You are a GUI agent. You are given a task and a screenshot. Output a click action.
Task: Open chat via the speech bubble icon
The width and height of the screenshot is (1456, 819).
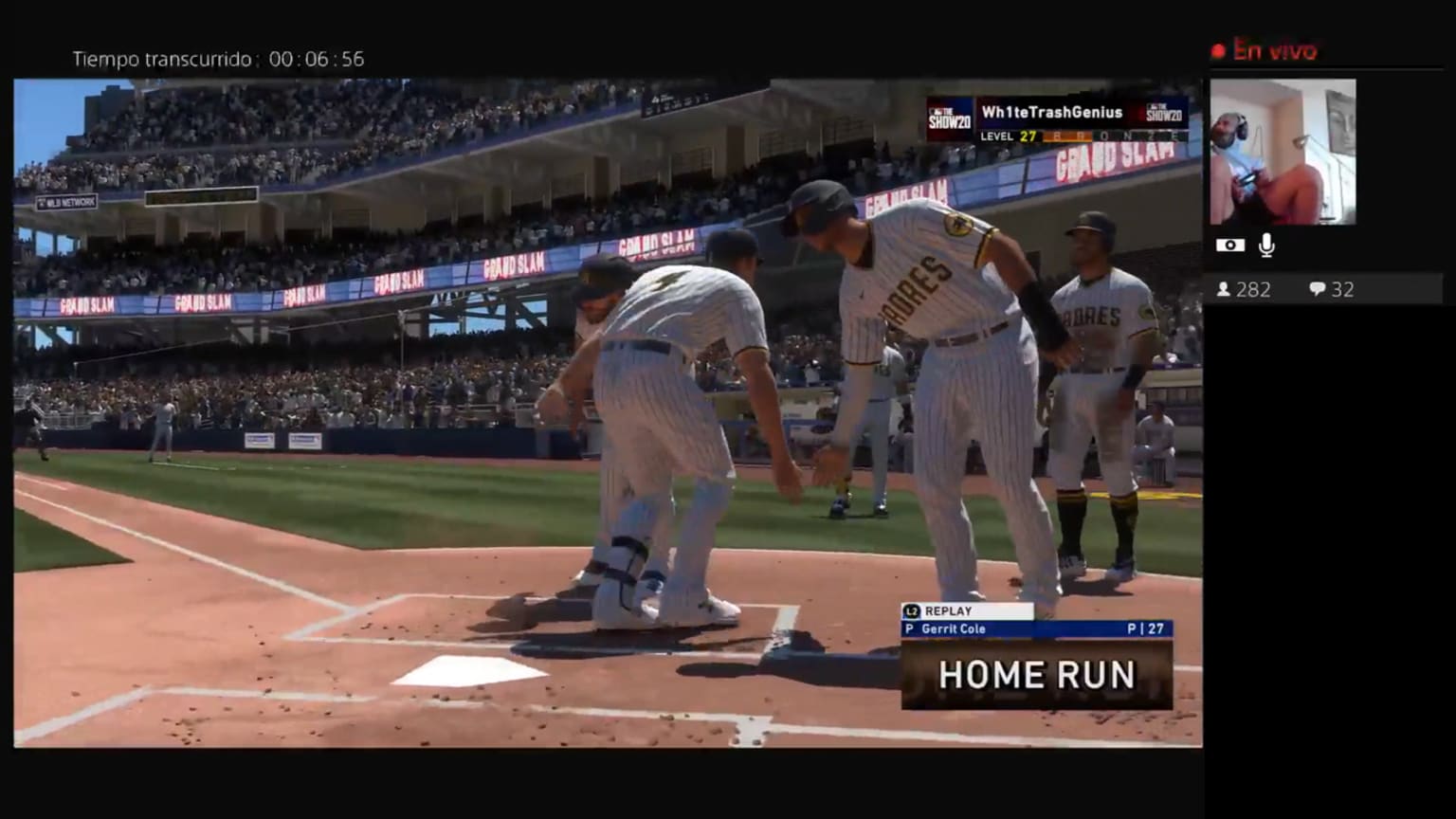(1318, 289)
